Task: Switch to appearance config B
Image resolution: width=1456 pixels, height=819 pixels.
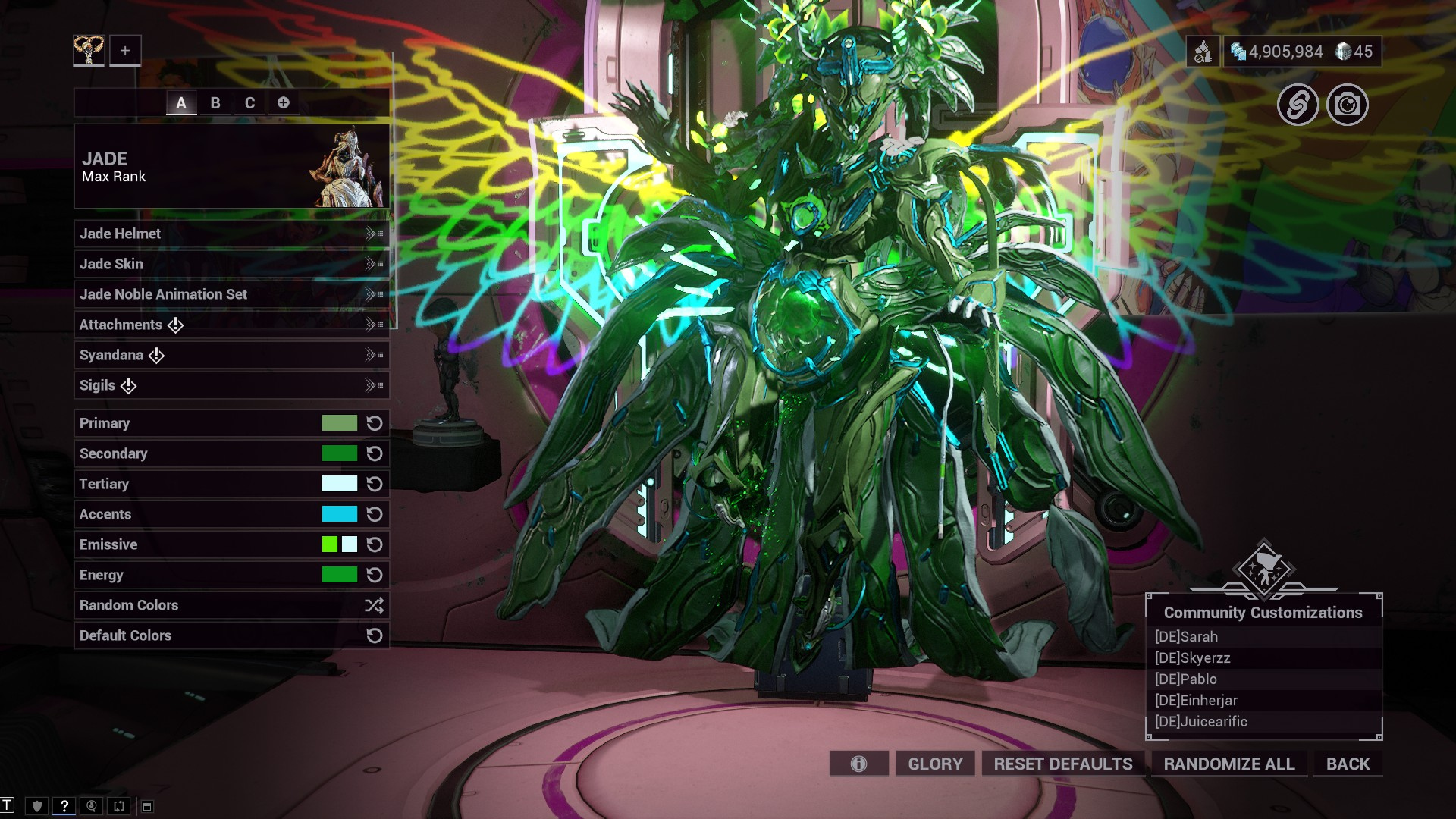Action: pyautogui.click(x=215, y=103)
